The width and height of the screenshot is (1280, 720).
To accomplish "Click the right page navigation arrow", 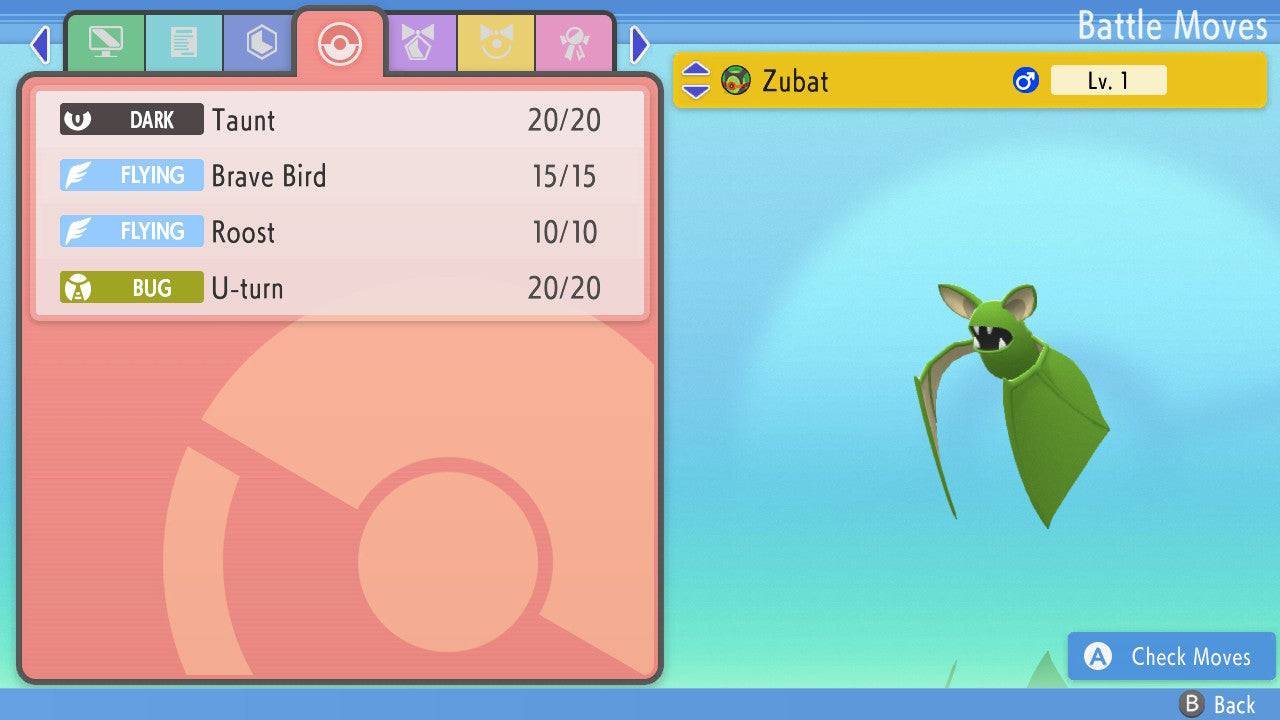I will 638,44.
